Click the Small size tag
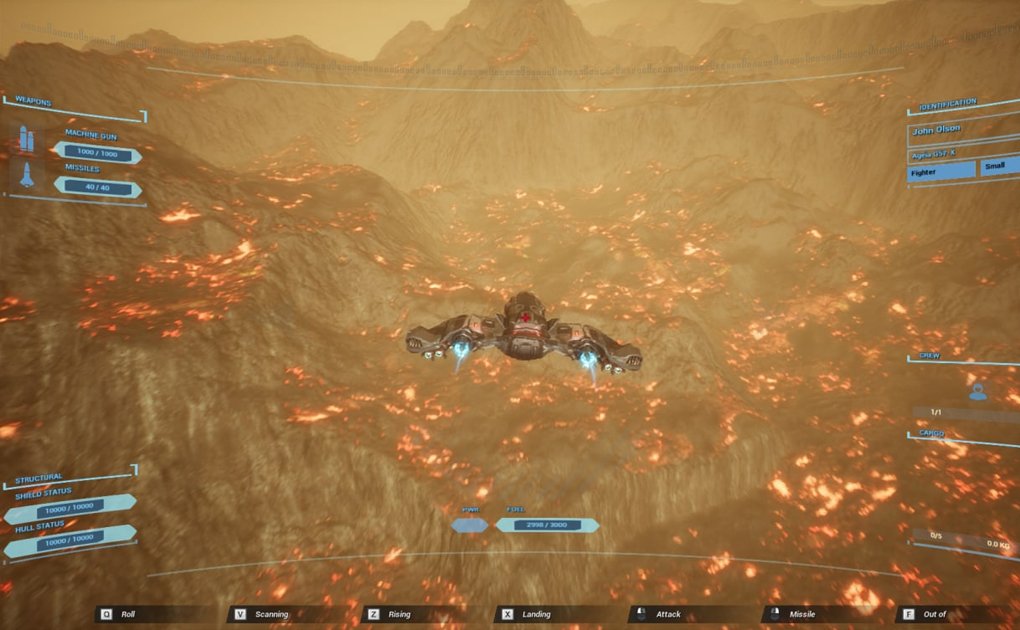 pyautogui.click(x=997, y=167)
